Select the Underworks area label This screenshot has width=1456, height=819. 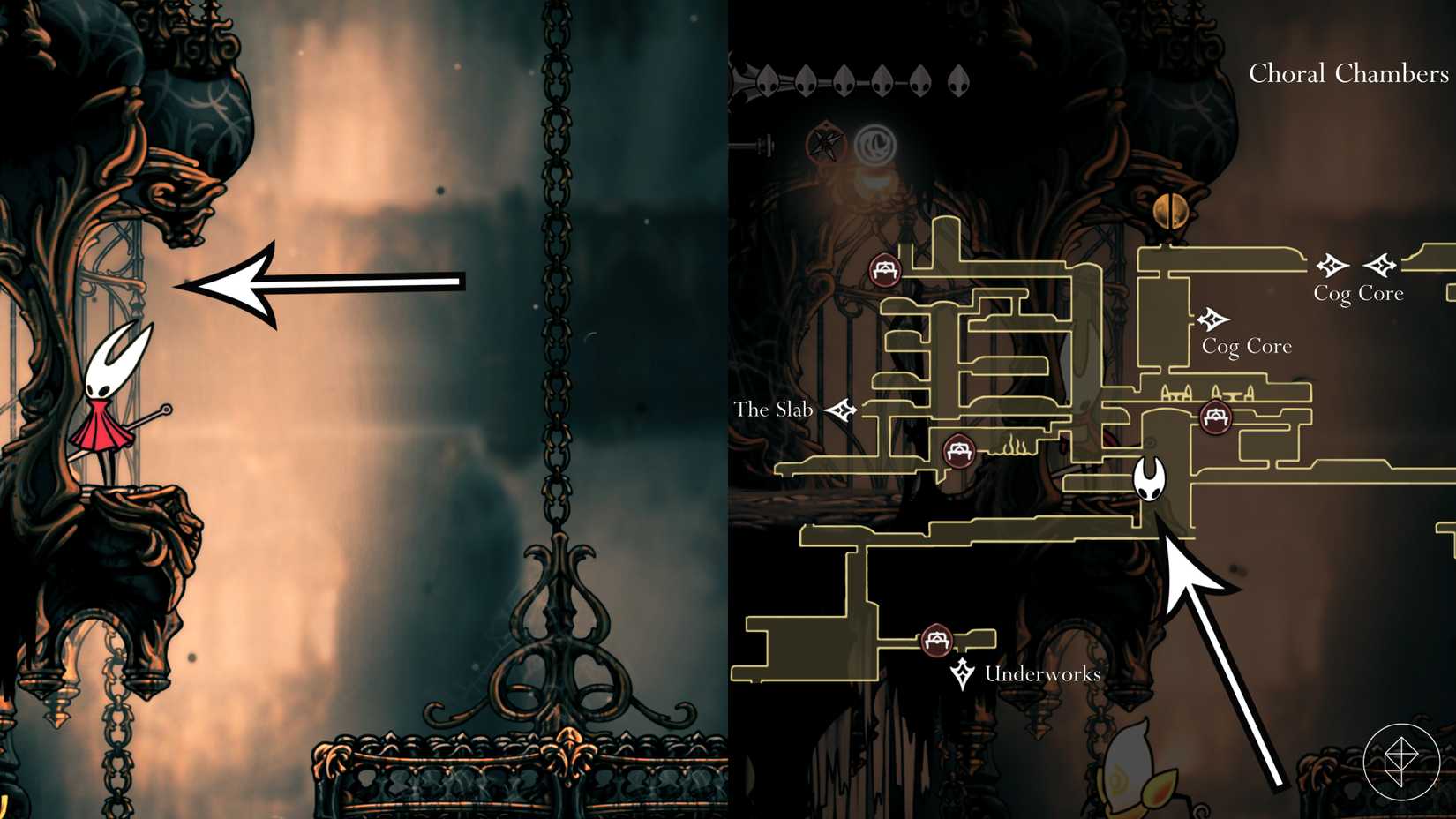pos(1042,674)
